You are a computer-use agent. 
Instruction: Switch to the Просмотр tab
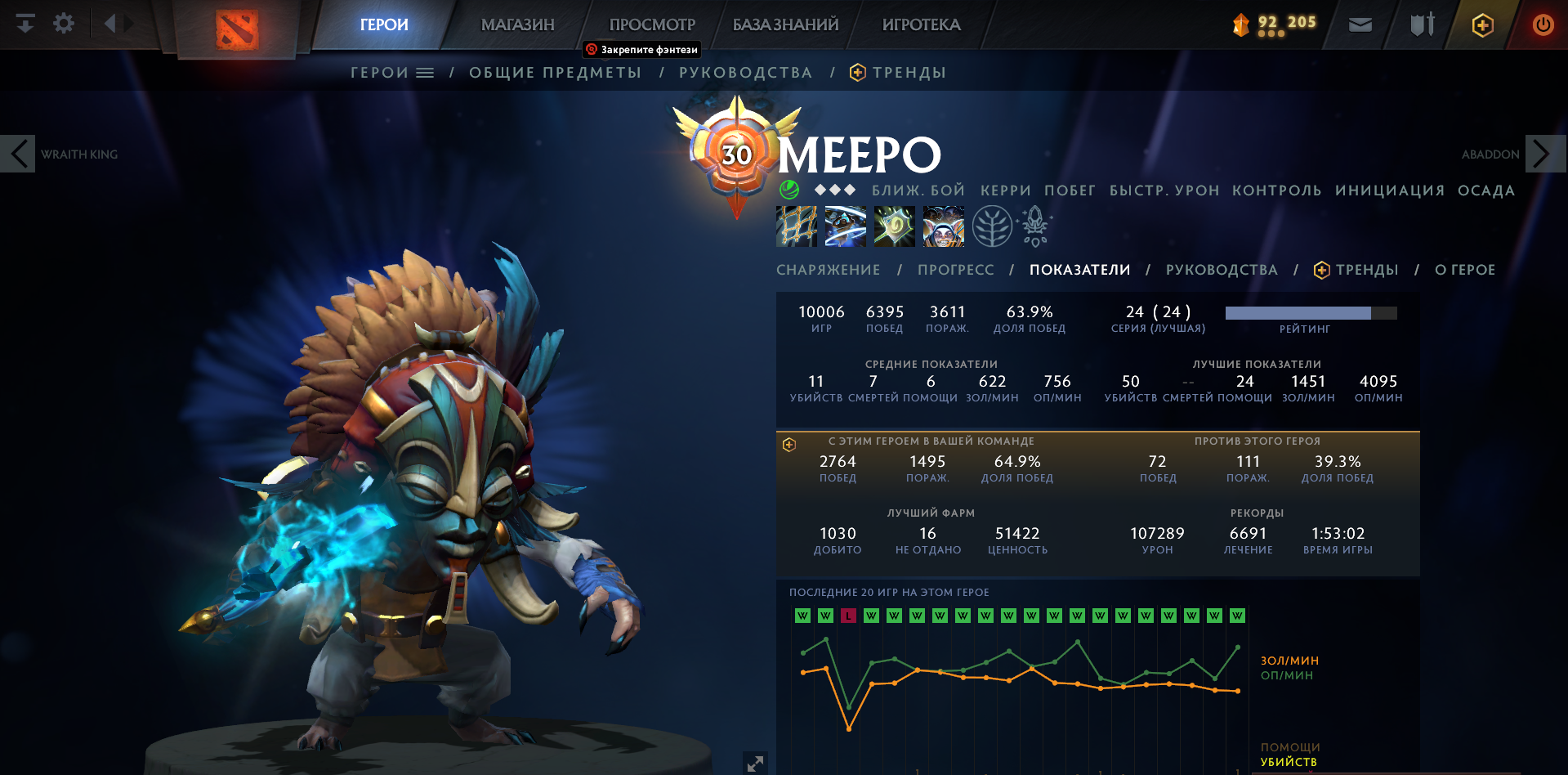pos(652,25)
